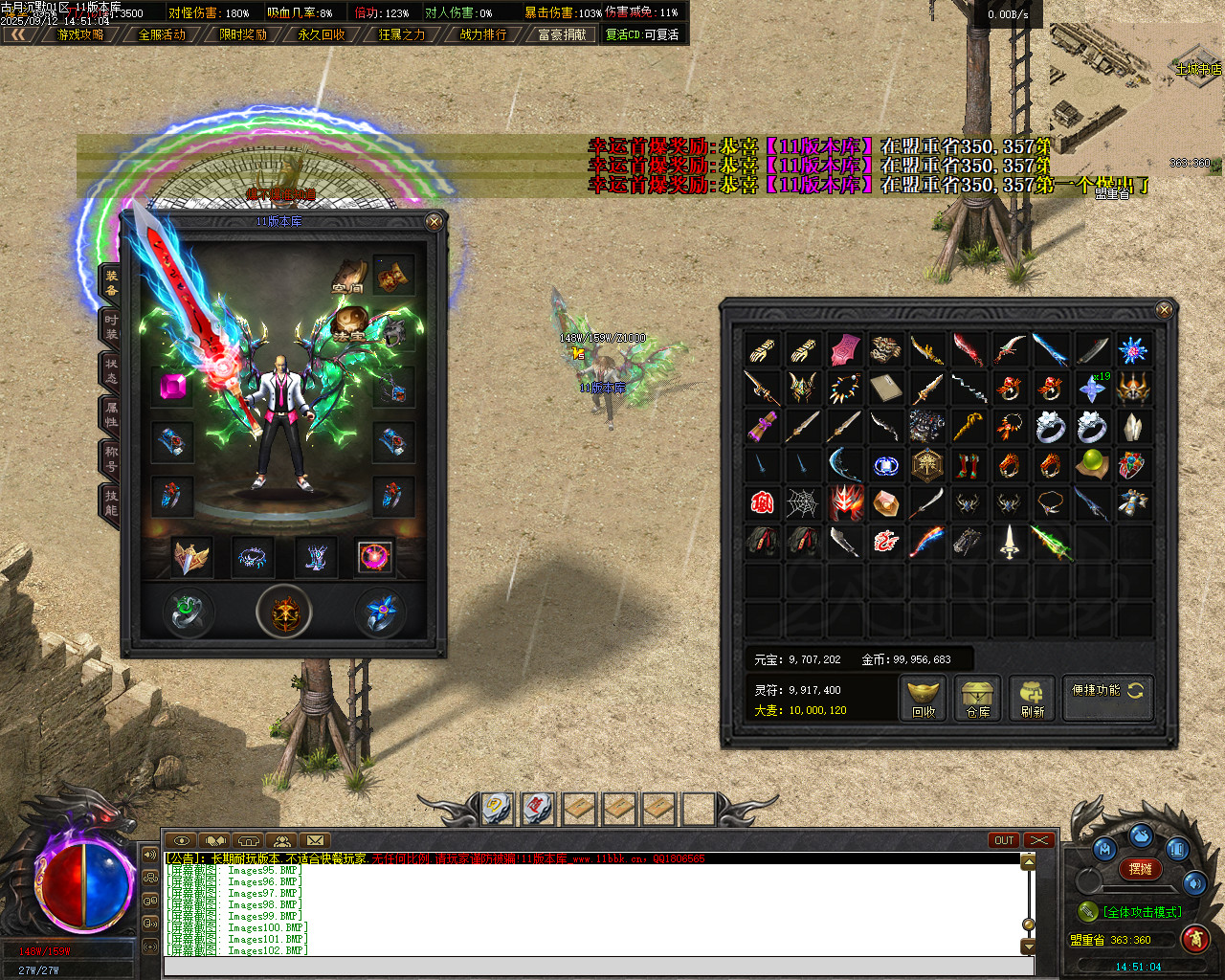Toggle the 全体攻击模式 attack mode
The height and width of the screenshot is (980, 1225).
point(1133,912)
